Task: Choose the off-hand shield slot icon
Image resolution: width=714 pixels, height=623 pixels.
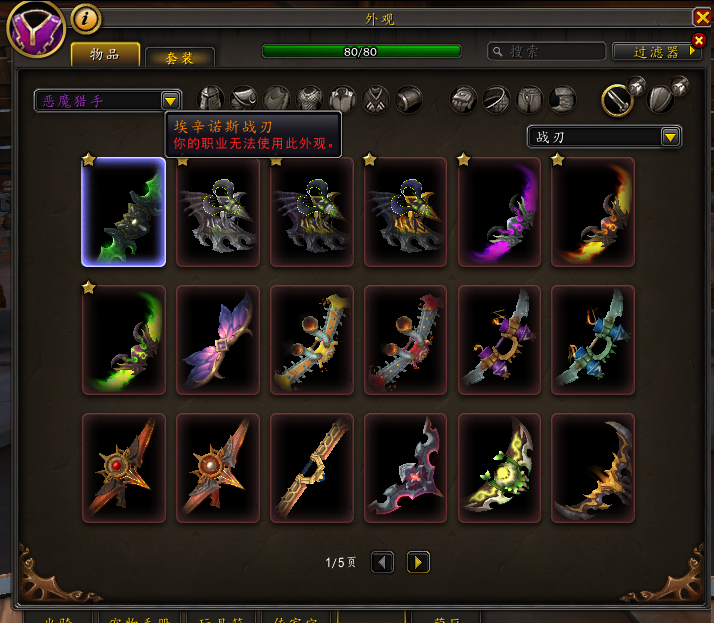Action: point(661,98)
